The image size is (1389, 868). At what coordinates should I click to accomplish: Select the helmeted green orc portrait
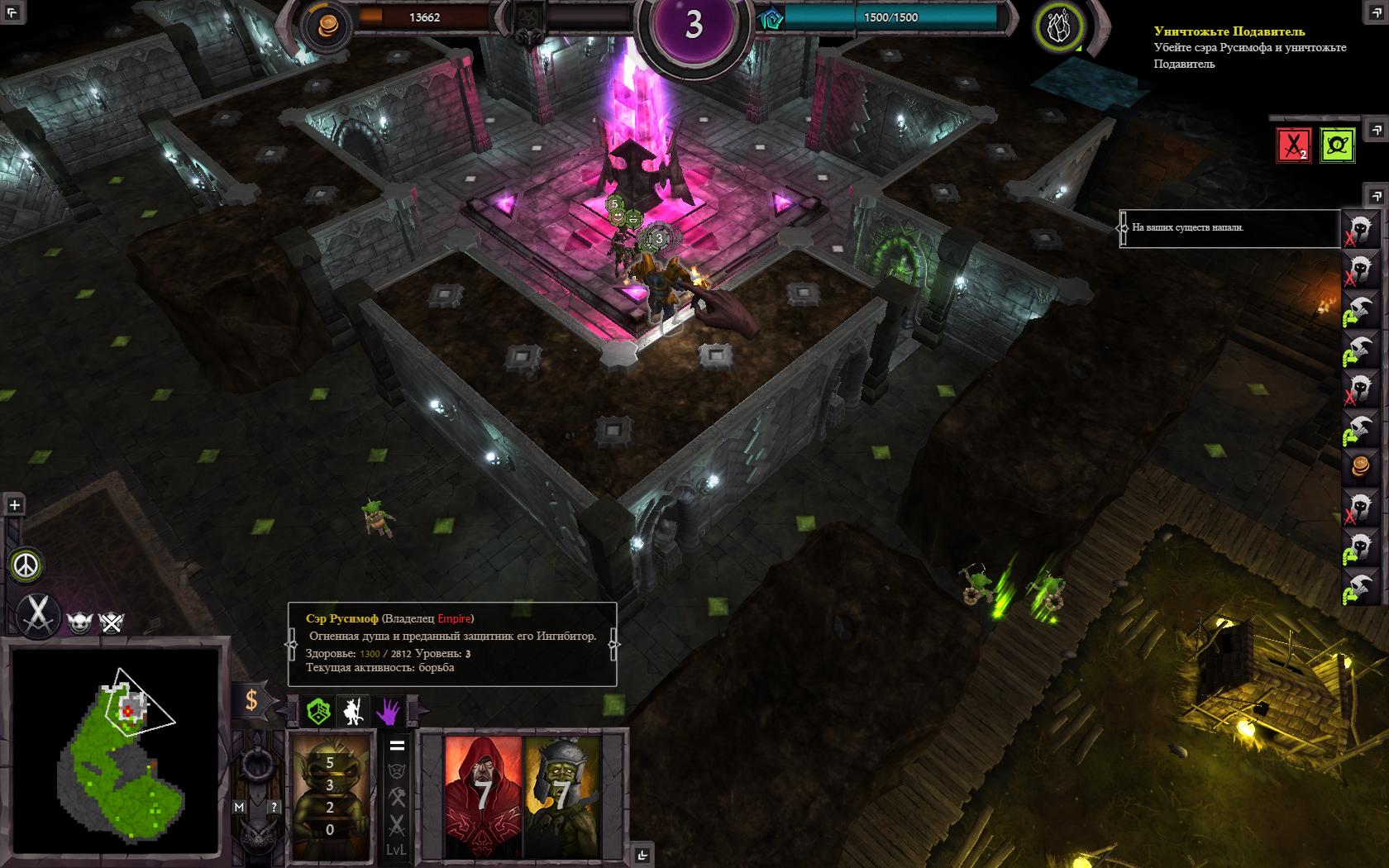click(x=562, y=794)
